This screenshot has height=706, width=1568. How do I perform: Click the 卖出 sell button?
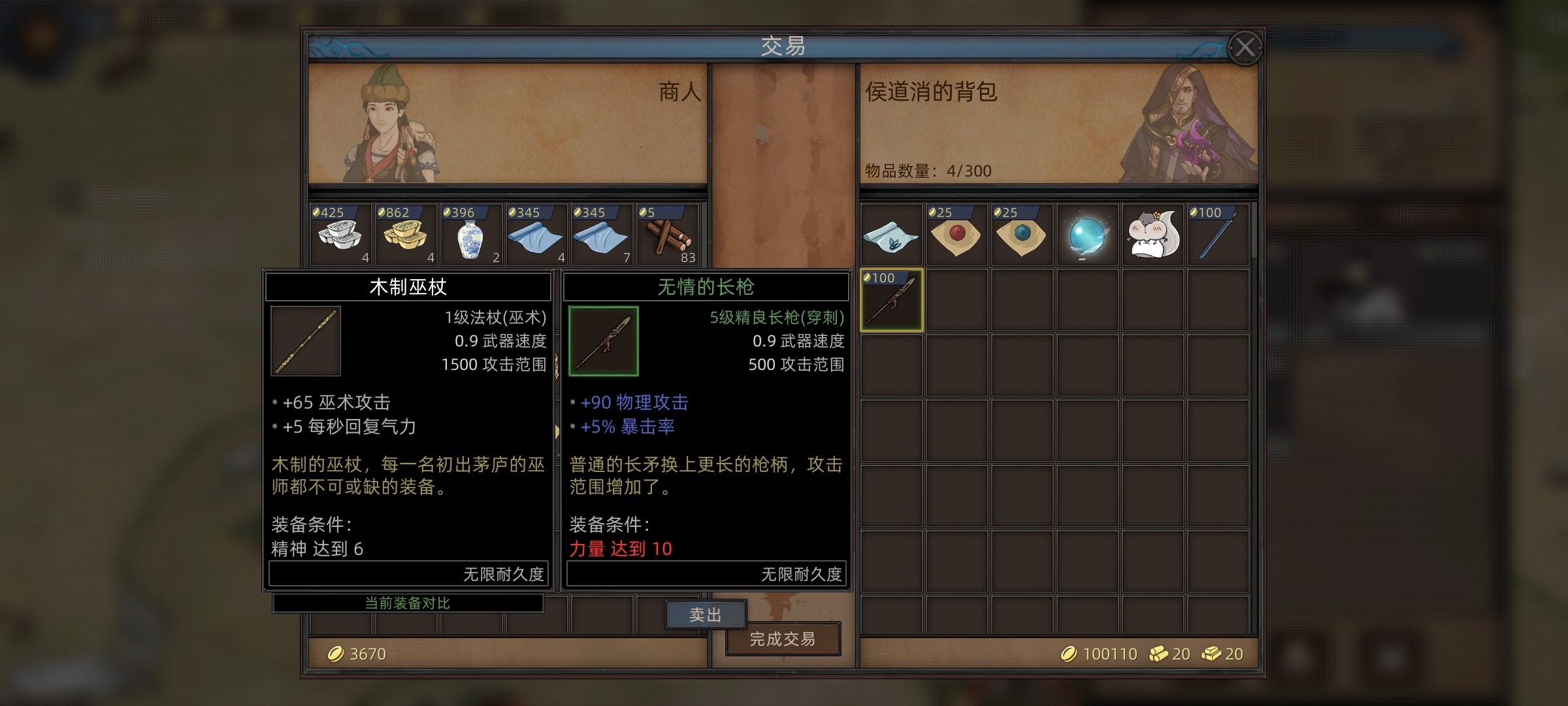coord(705,614)
